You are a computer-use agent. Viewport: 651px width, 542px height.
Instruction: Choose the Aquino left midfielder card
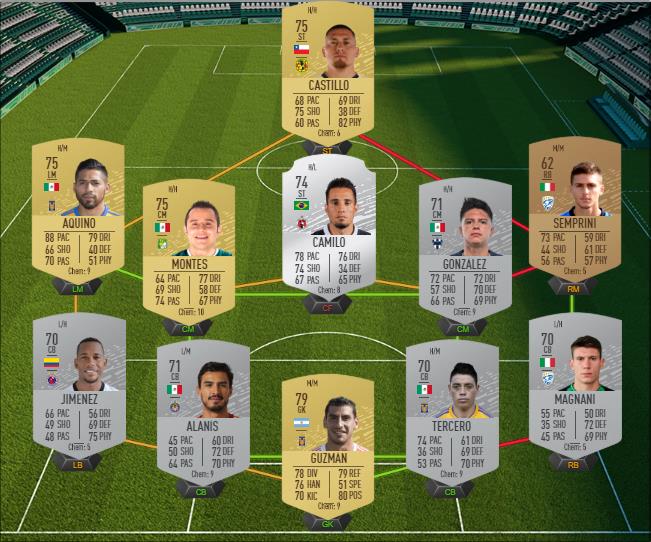(76, 211)
